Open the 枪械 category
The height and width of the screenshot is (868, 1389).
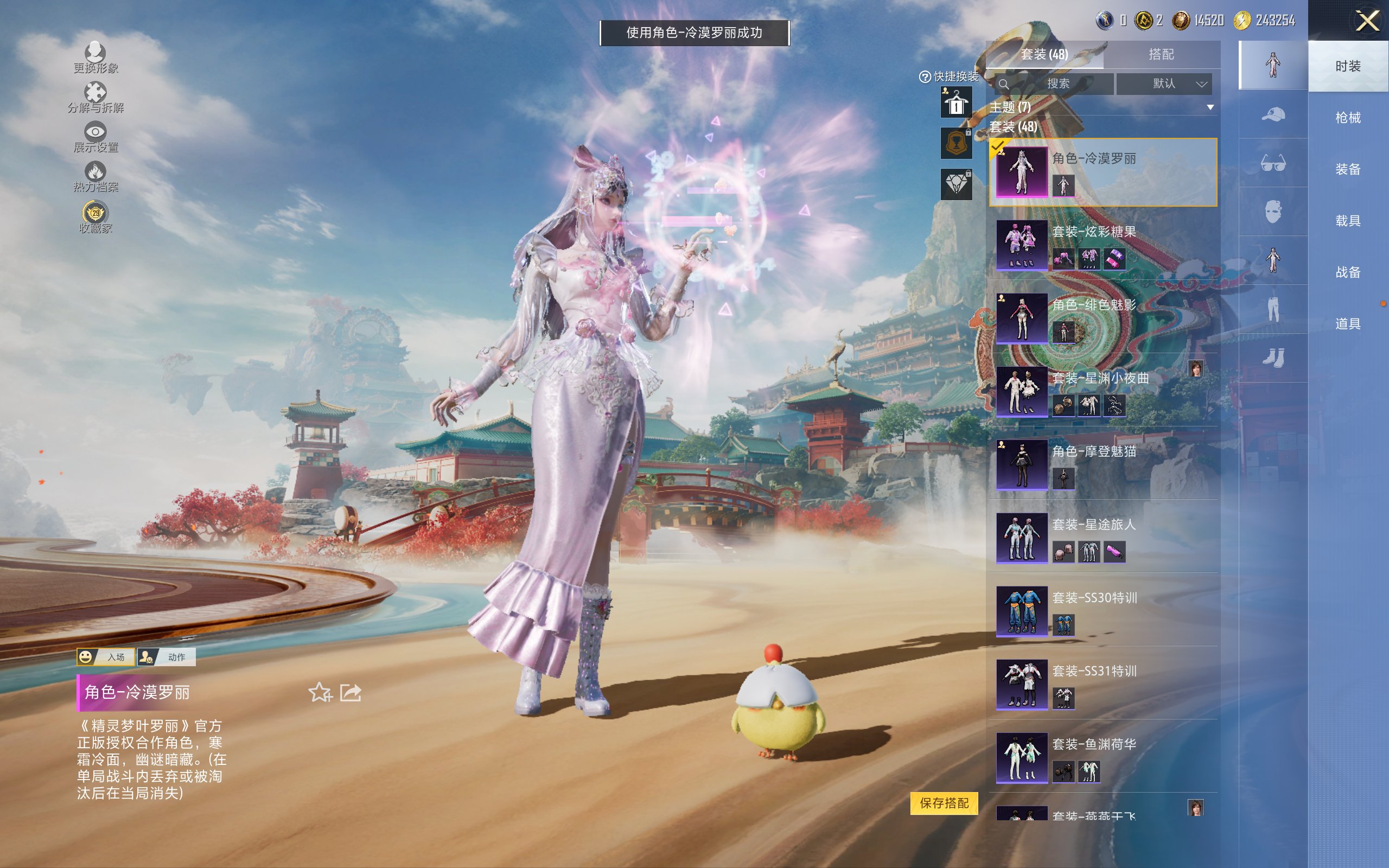pos(1348,118)
